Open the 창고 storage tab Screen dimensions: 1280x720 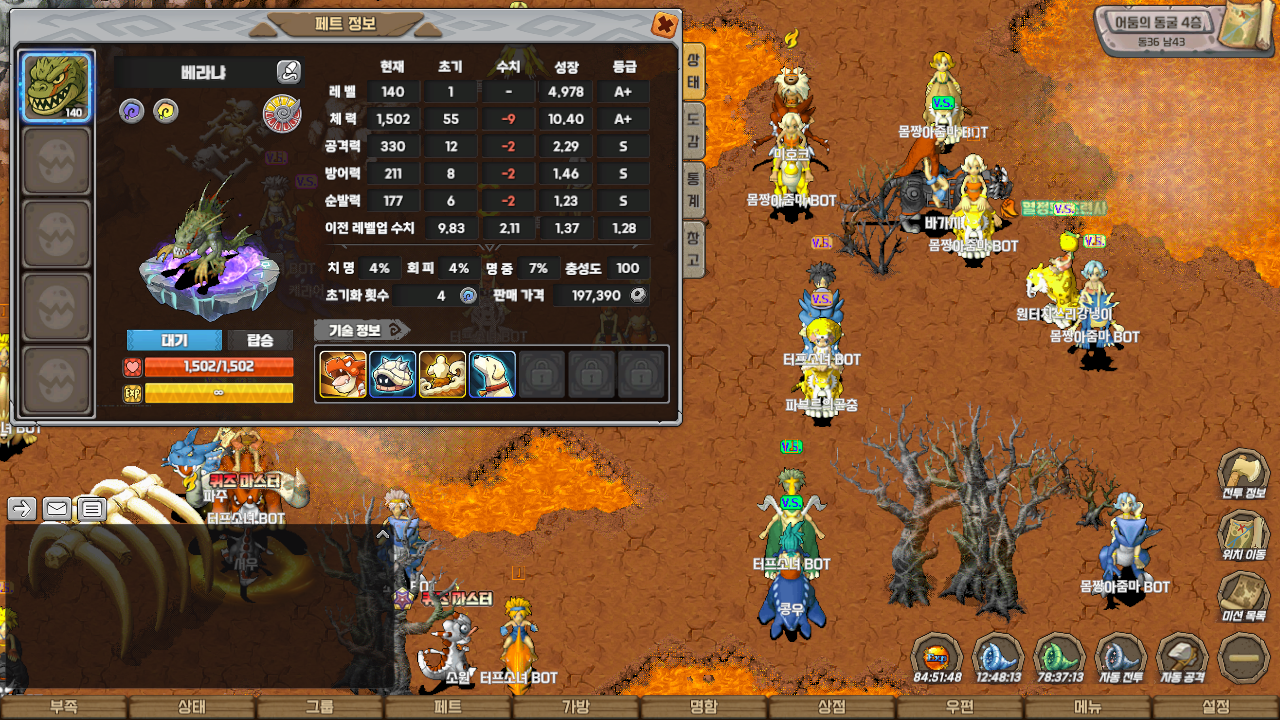point(693,249)
